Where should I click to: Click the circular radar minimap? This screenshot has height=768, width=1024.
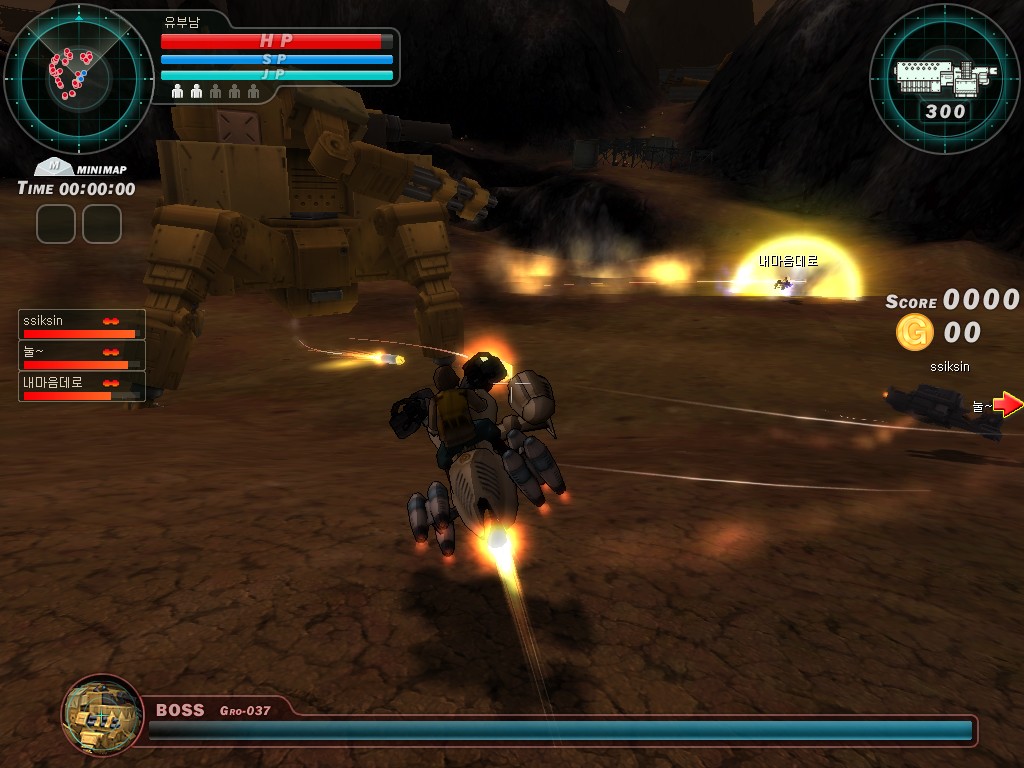tap(78, 78)
